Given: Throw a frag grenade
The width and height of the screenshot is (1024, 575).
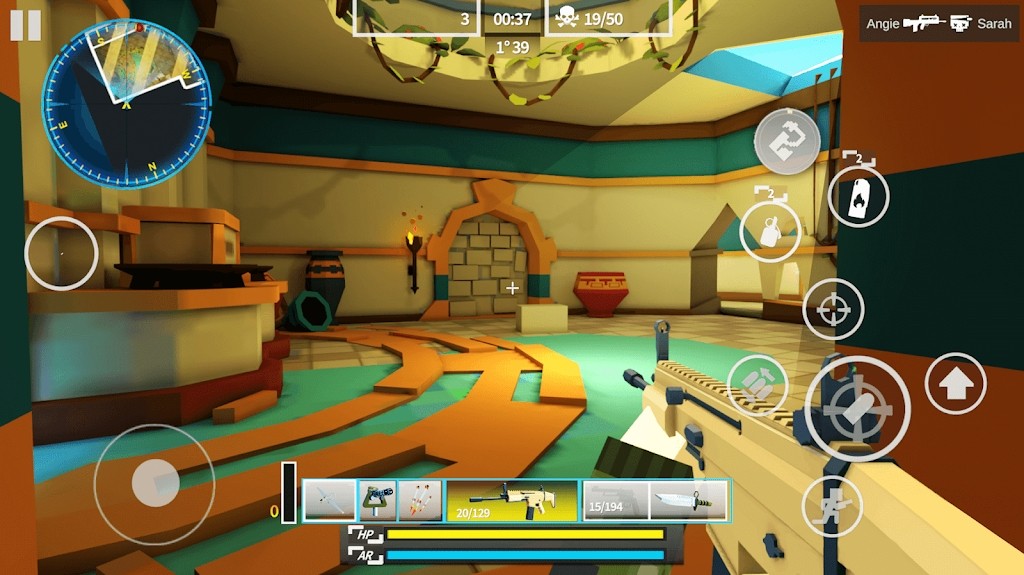Looking at the screenshot, I should (x=770, y=232).
